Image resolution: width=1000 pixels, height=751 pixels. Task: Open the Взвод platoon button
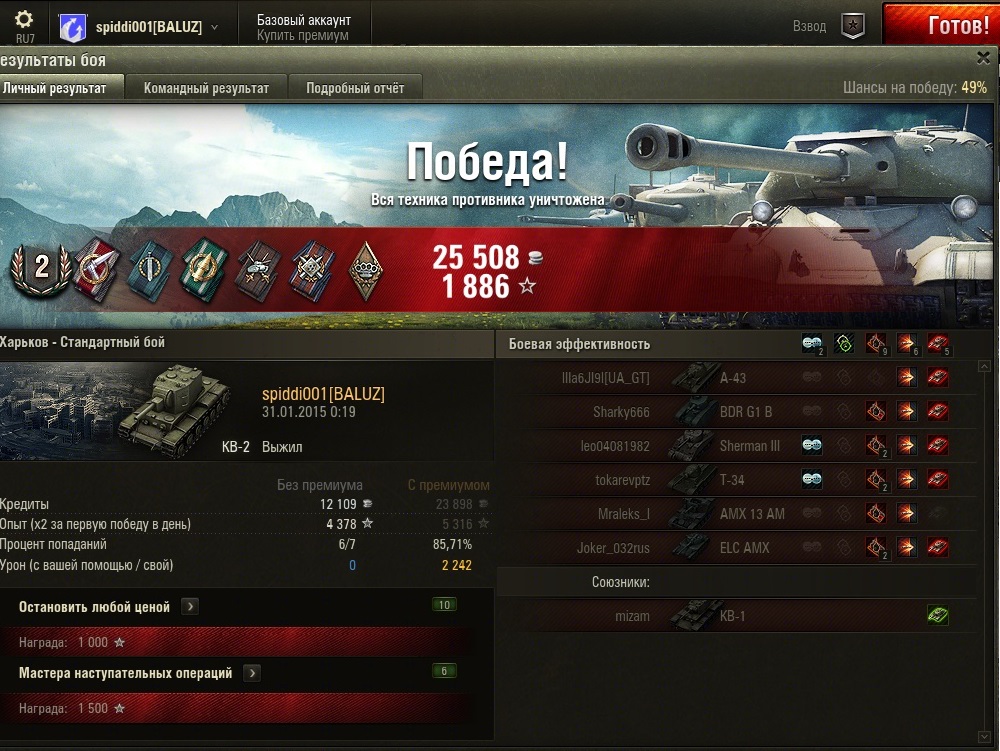coord(851,27)
